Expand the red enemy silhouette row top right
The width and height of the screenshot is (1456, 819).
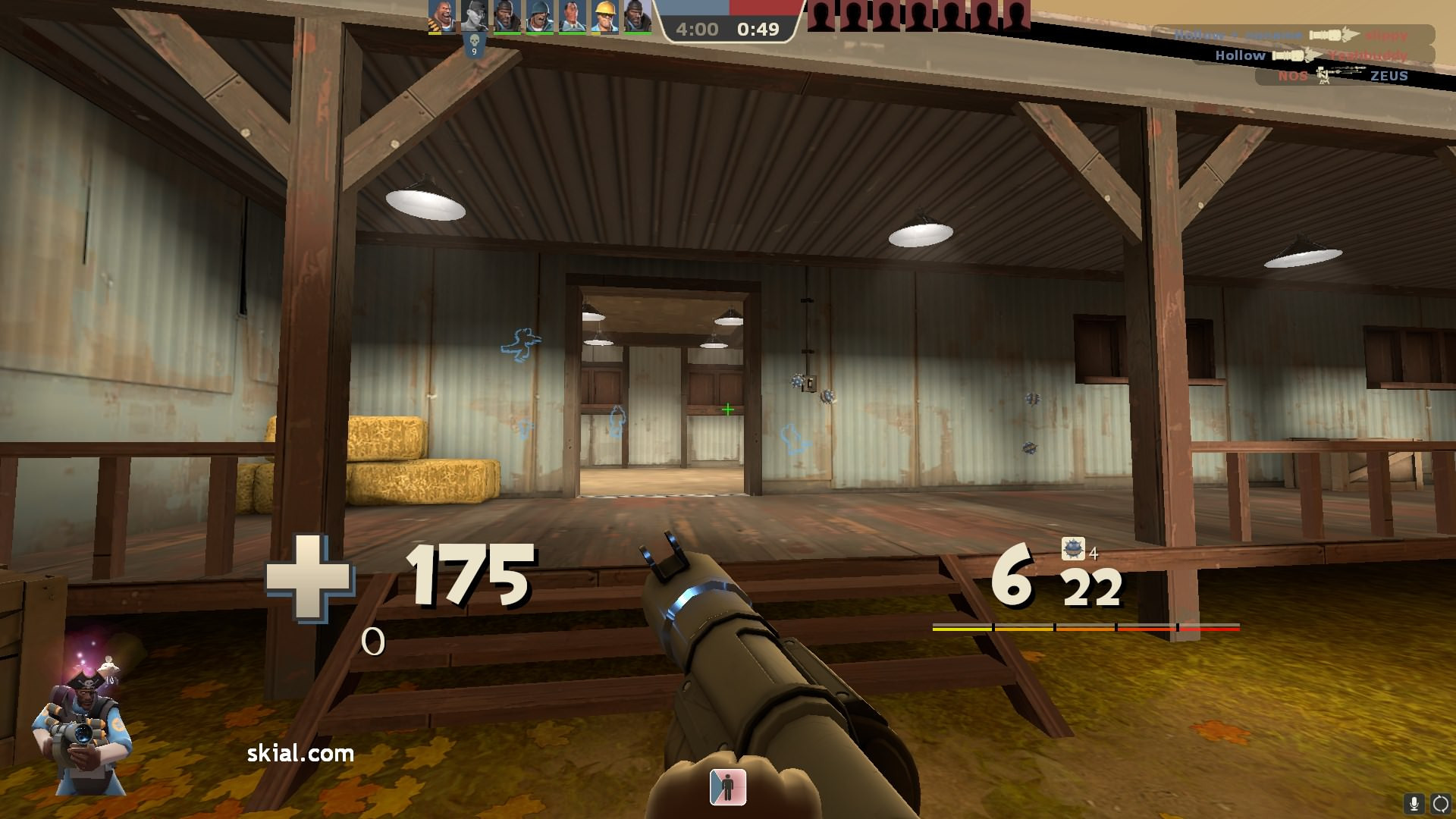pos(918,15)
